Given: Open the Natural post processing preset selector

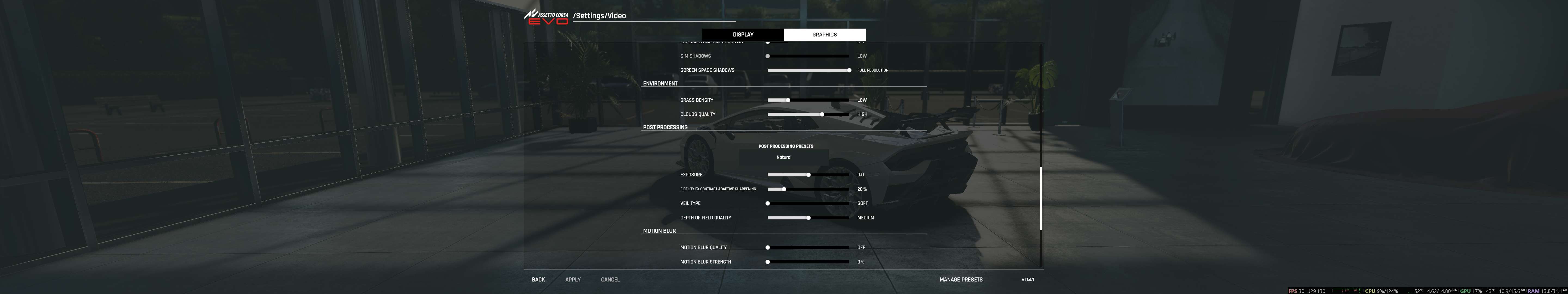Looking at the screenshot, I should click(x=783, y=157).
